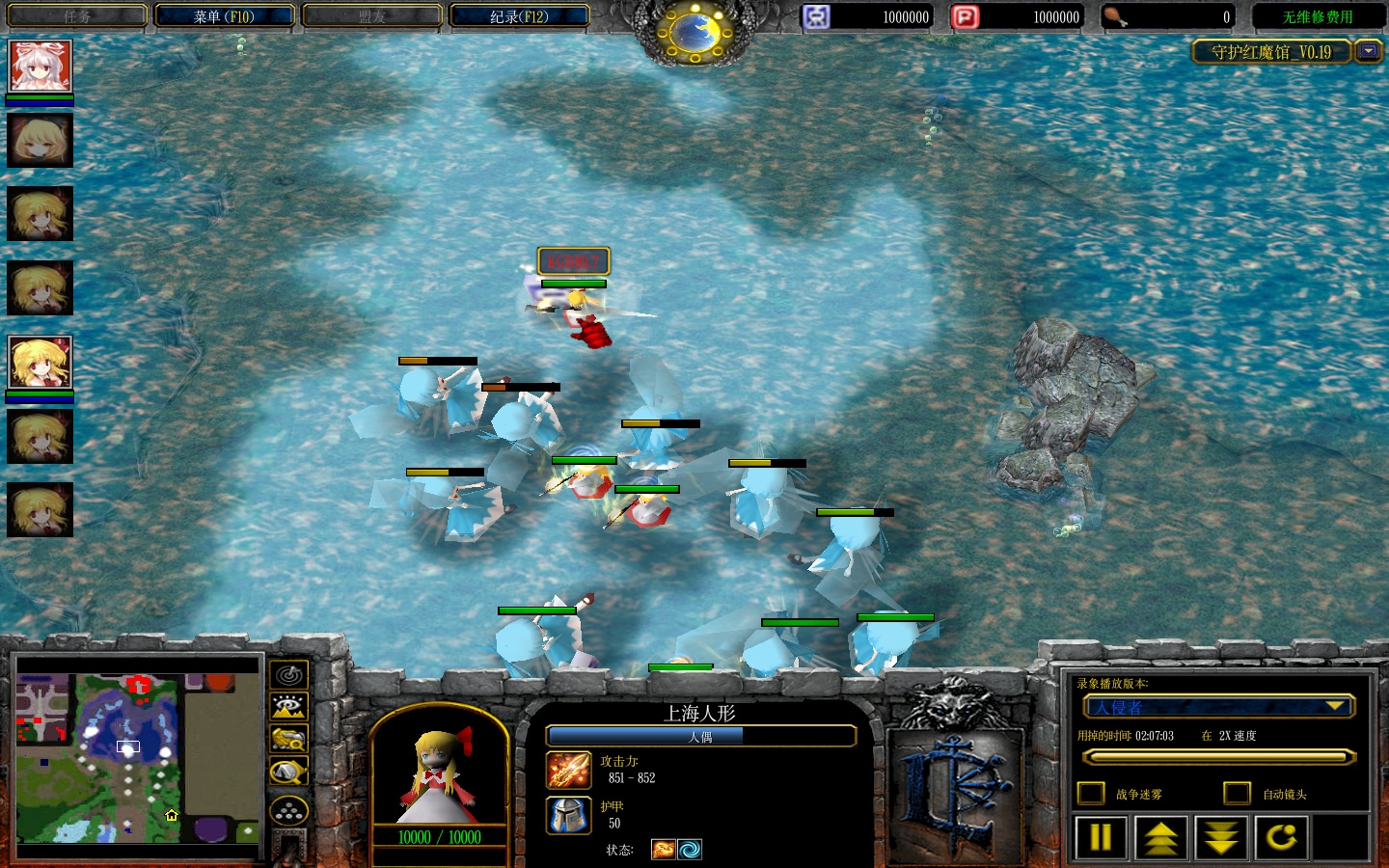Toggle the minimap ally color mode

coord(288,739)
